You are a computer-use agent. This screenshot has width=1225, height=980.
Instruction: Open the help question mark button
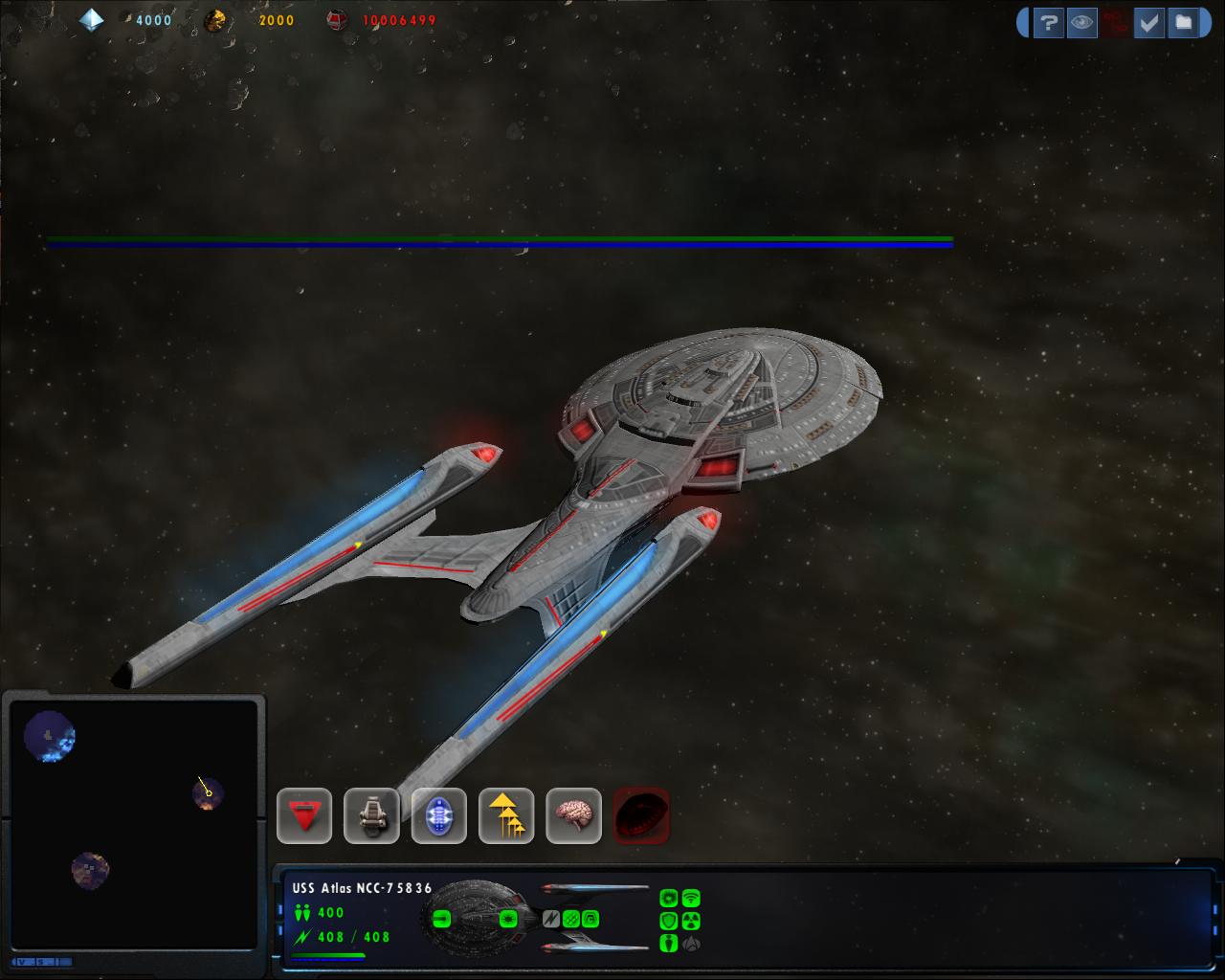tap(1048, 23)
